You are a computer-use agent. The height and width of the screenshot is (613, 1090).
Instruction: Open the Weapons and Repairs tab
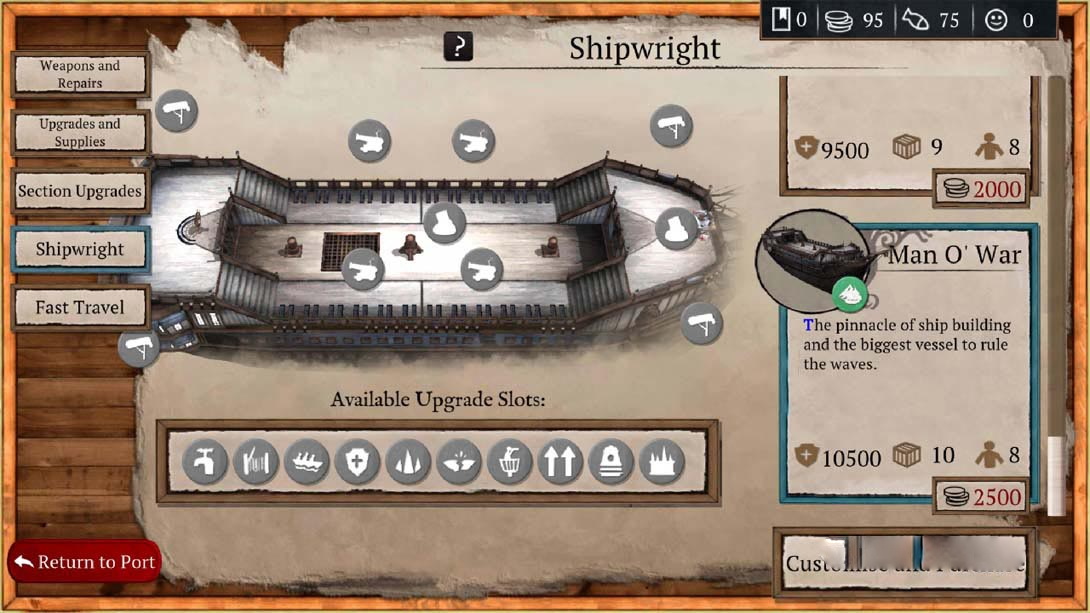(x=80, y=75)
